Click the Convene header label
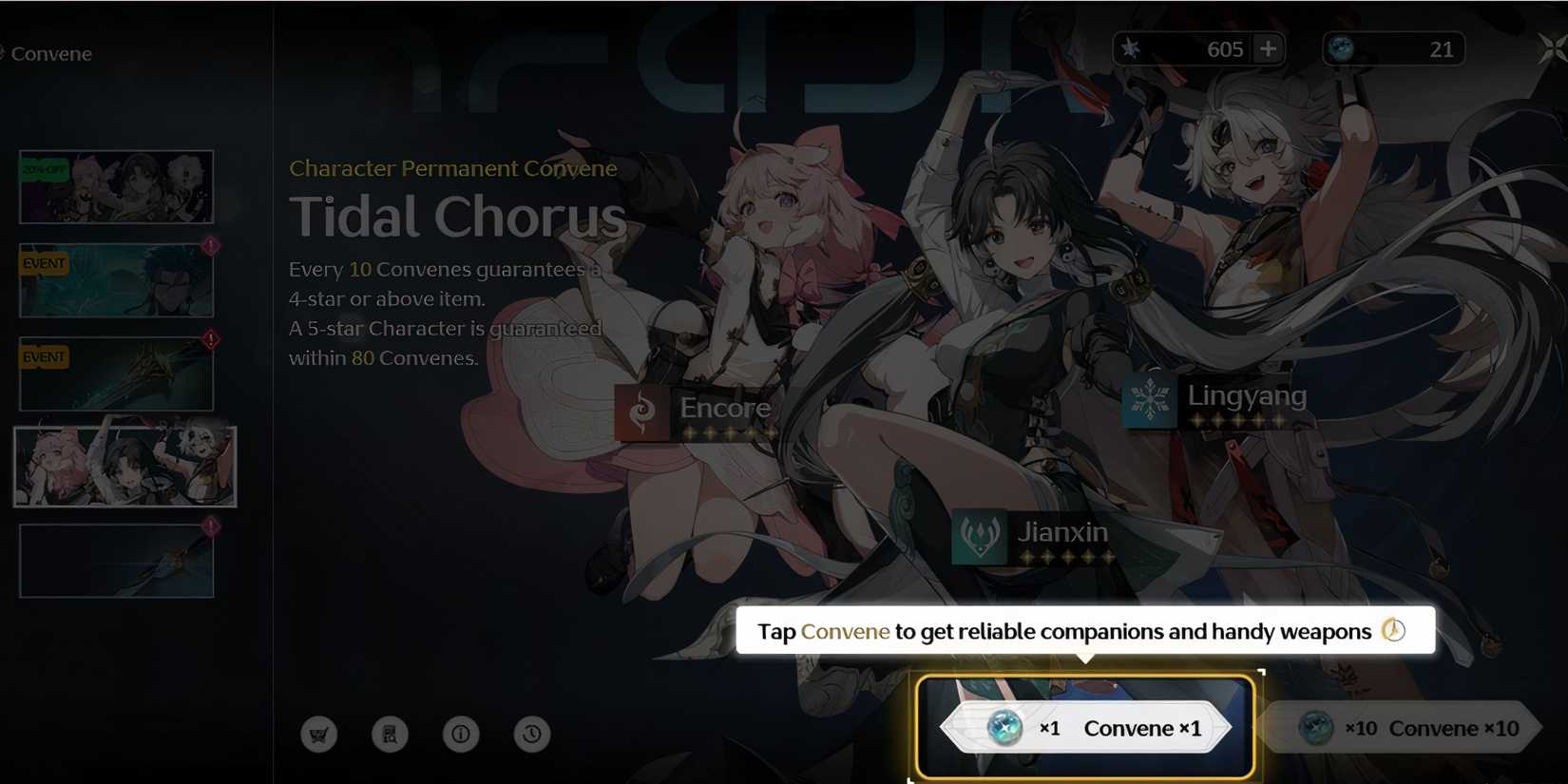The height and width of the screenshot is (784, 1568). pos(51,54)
